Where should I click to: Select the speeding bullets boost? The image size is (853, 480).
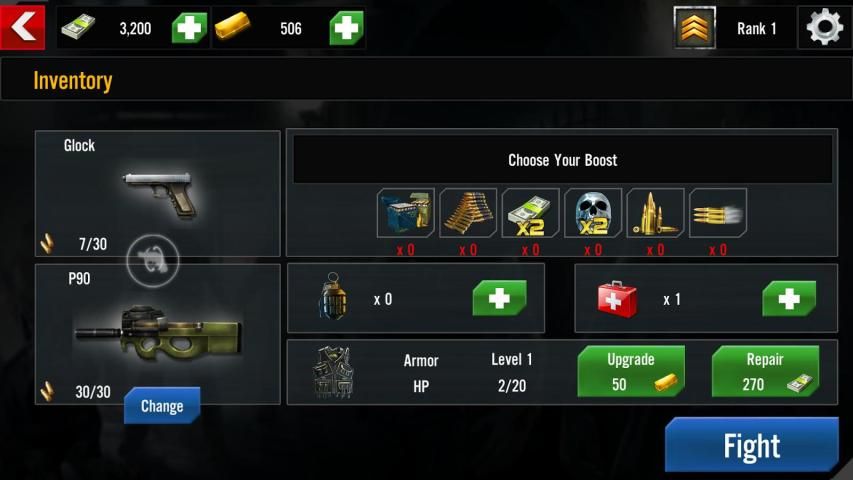click(718, 213)
